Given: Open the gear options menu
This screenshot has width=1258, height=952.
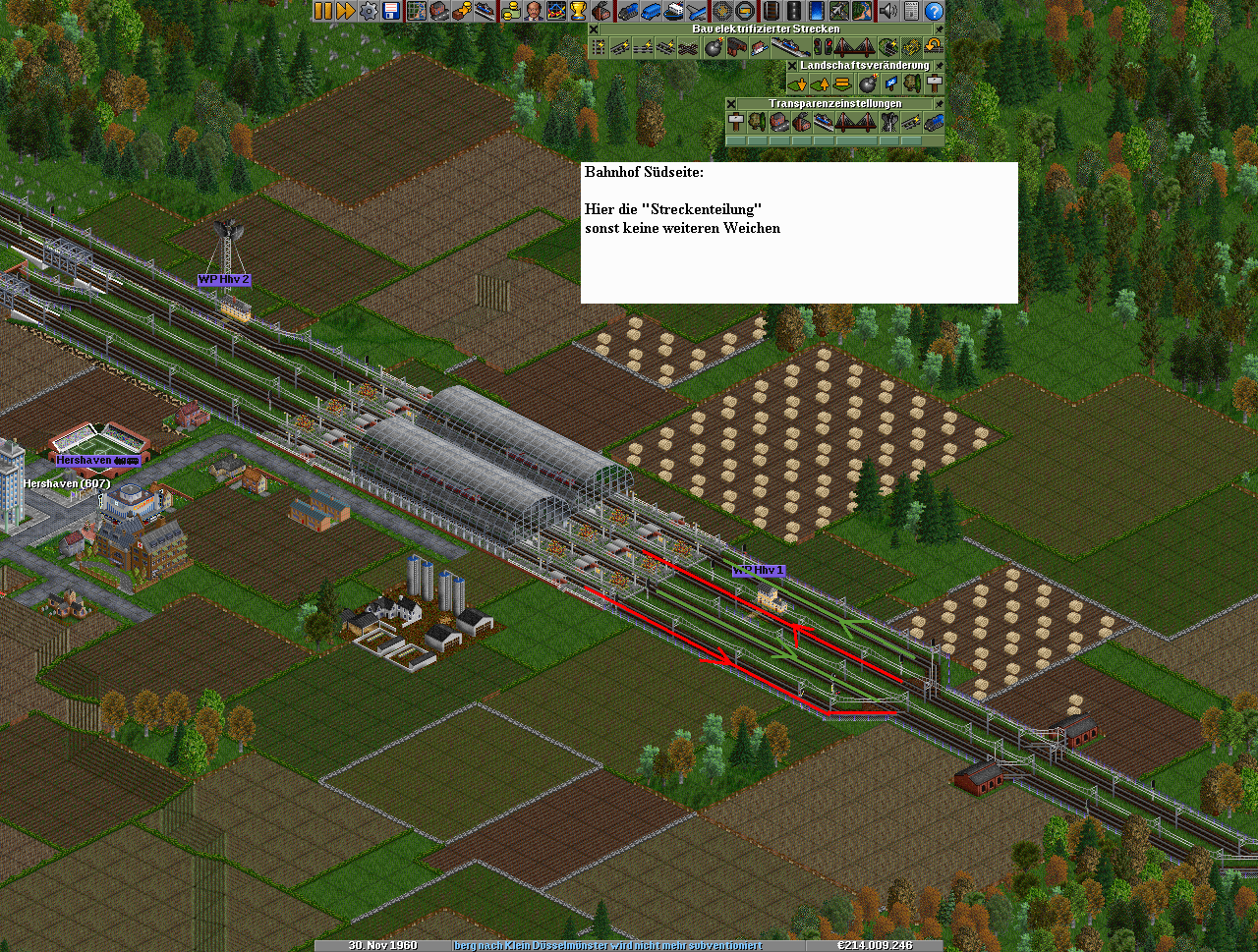Looking at the screenshot, I should [369, 11].
